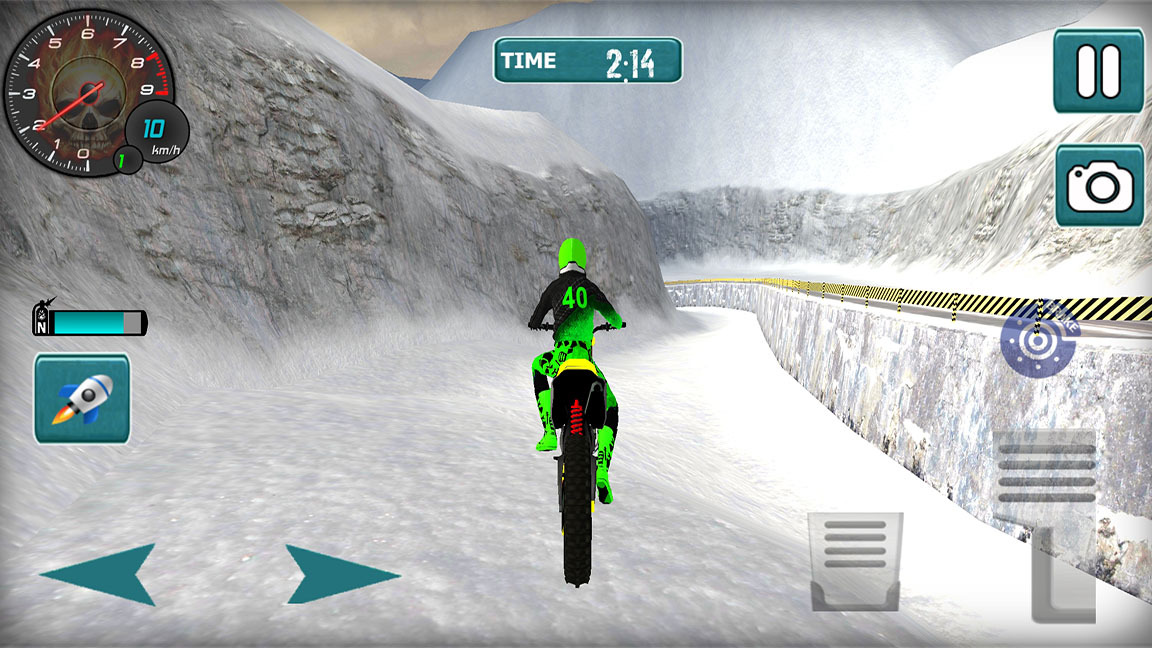
Task: Activate the rocket nitro boost
Action: pos(82,398)
